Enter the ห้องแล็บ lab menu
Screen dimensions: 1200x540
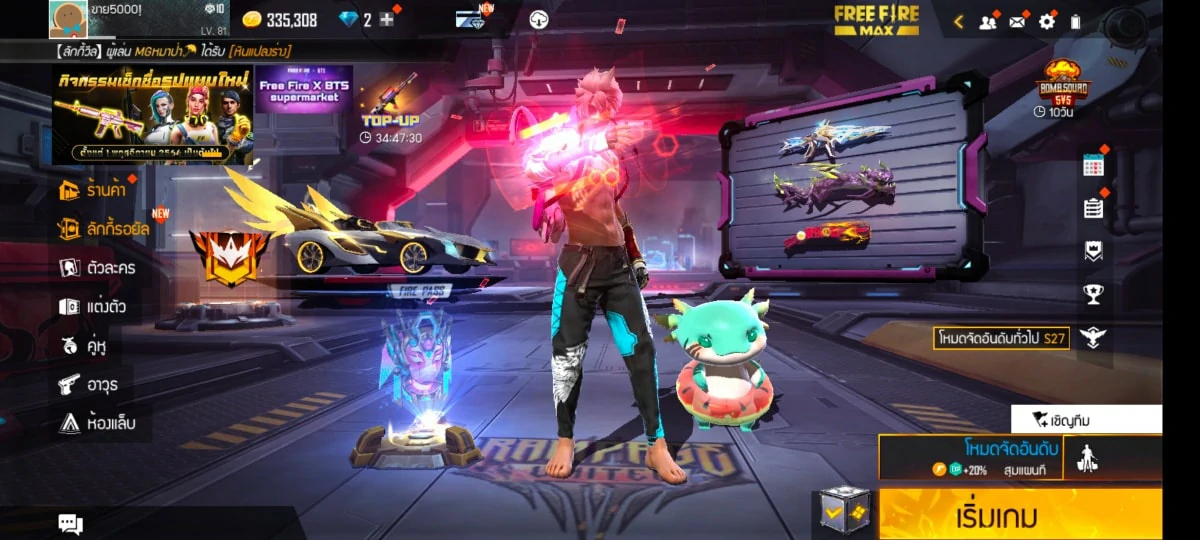[98, 423]
